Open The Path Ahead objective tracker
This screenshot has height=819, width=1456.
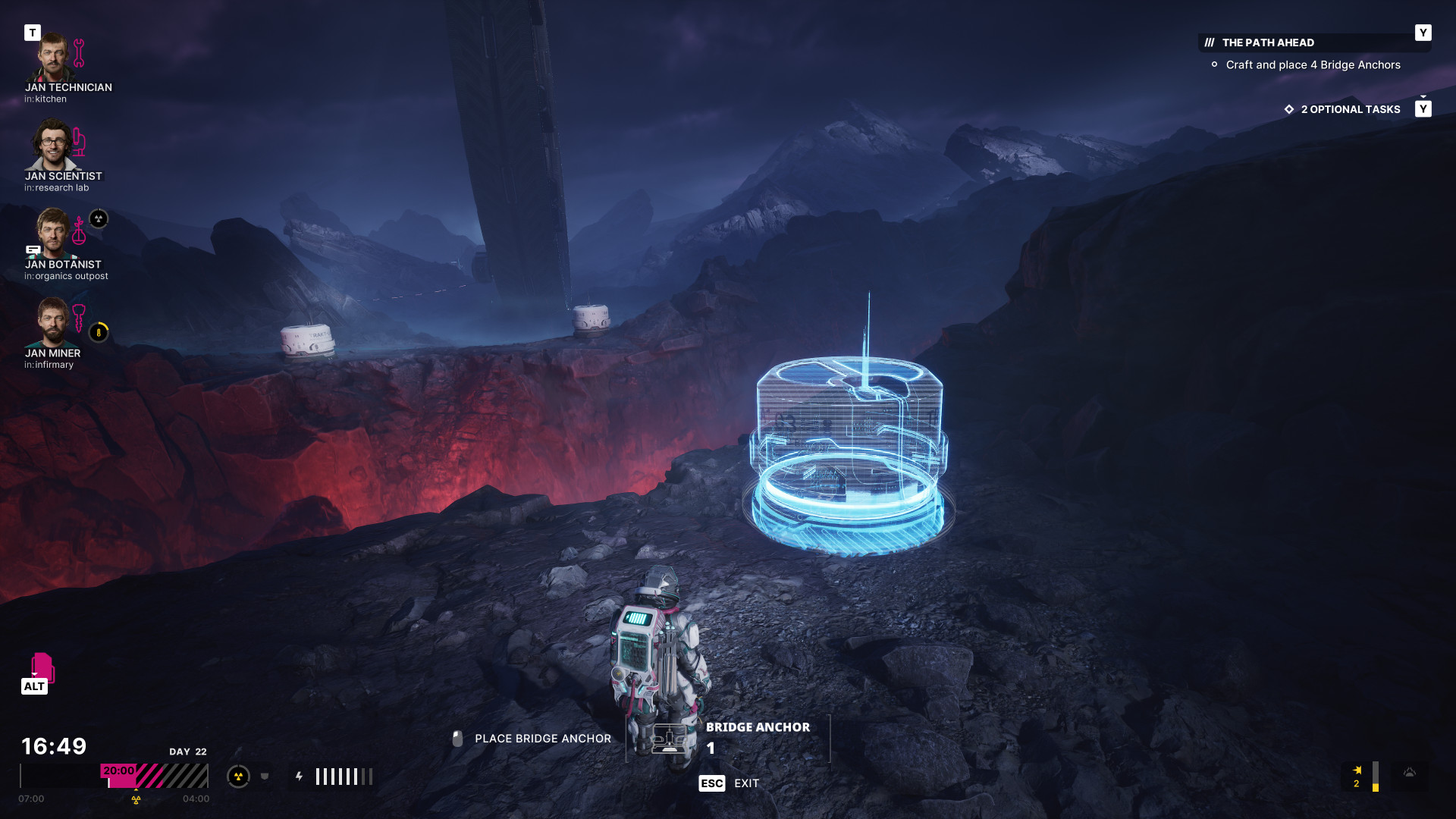1268,42
